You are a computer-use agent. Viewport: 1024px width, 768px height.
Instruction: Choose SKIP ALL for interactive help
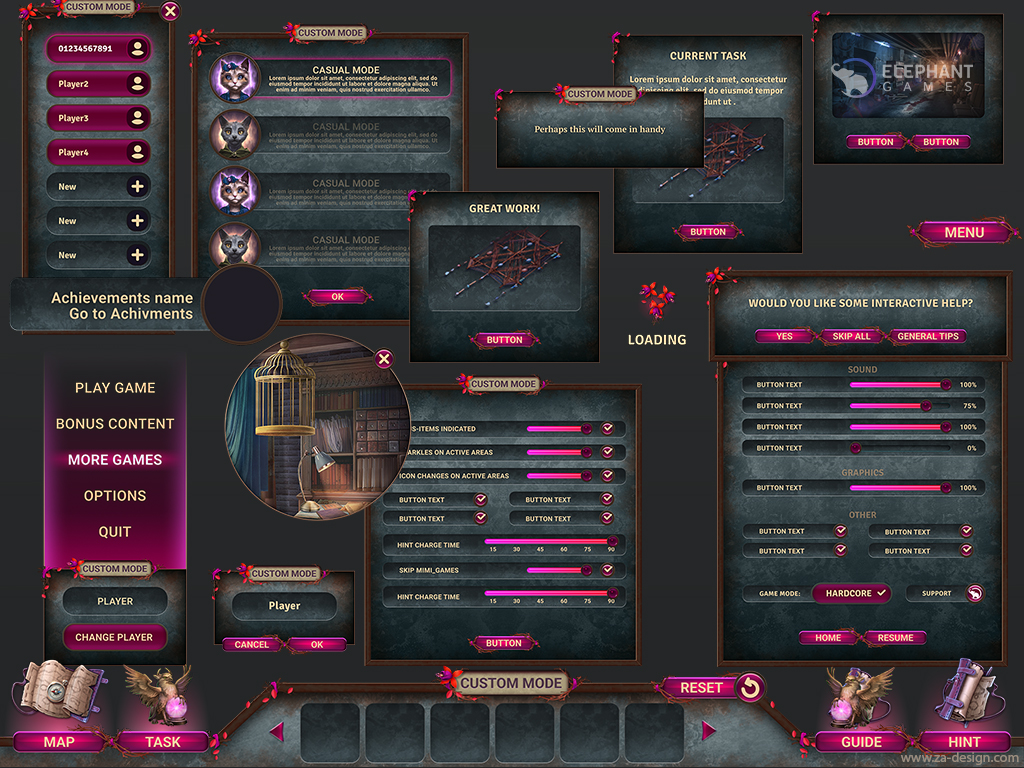(x=851, y=336)
